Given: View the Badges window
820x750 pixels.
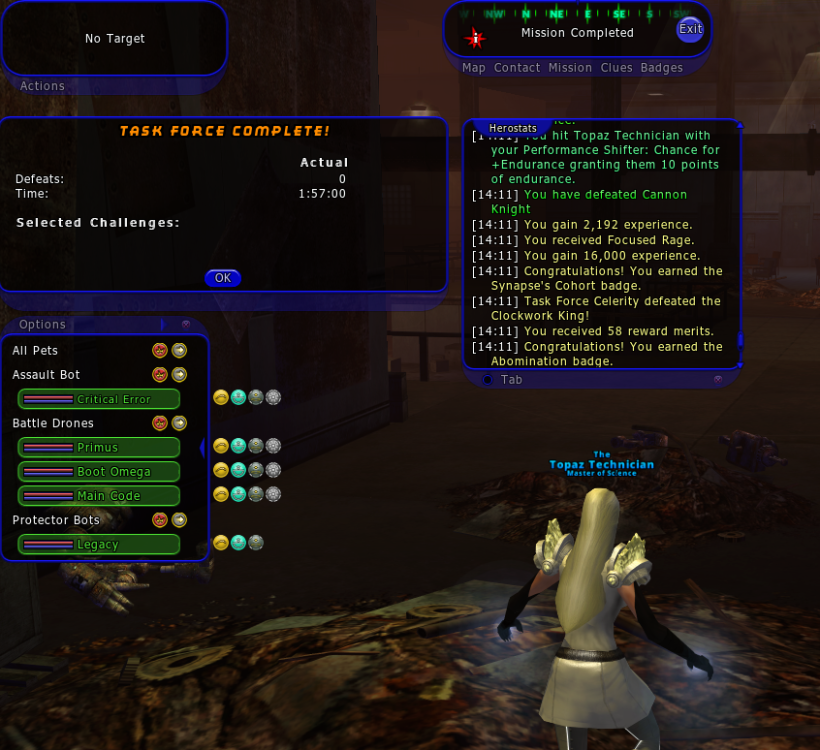Looking at the screenshot, I should pyautogui.click(x=662, y=68).
